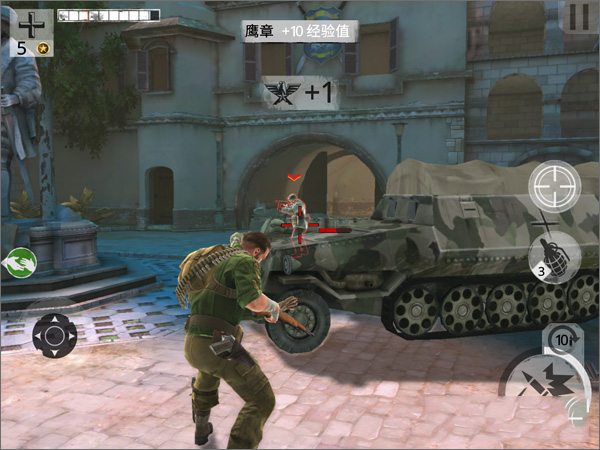600x450 pixels.
Task: Tap the virtual movement joystick
Action: pyautogui.click(x=55, y=334)
